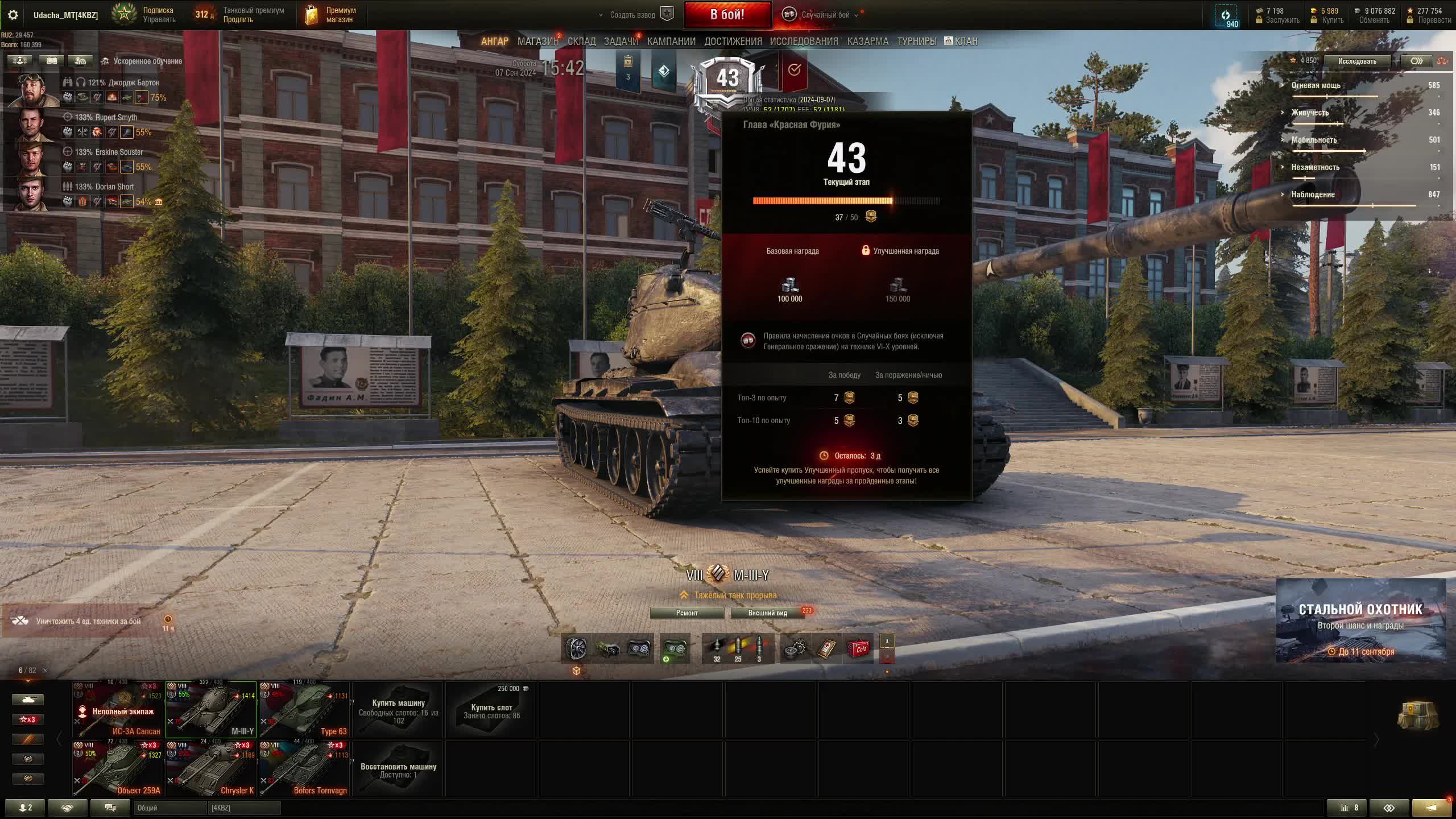This screenshot has height=819, width=1456.
Task: Pick the Chrysler K tank
Action: click(x=210, y=768)
